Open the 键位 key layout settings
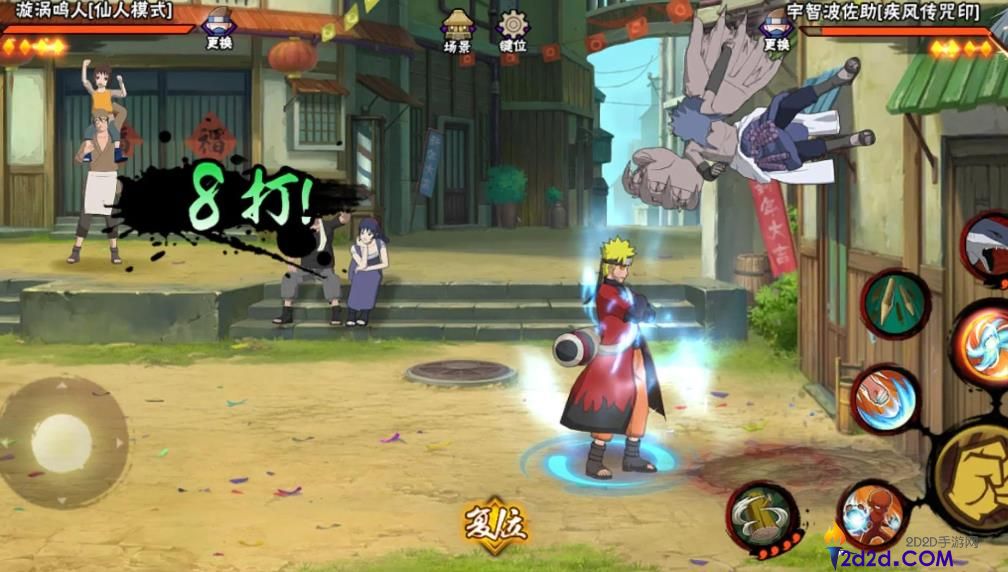 click(x=513, y=30)
